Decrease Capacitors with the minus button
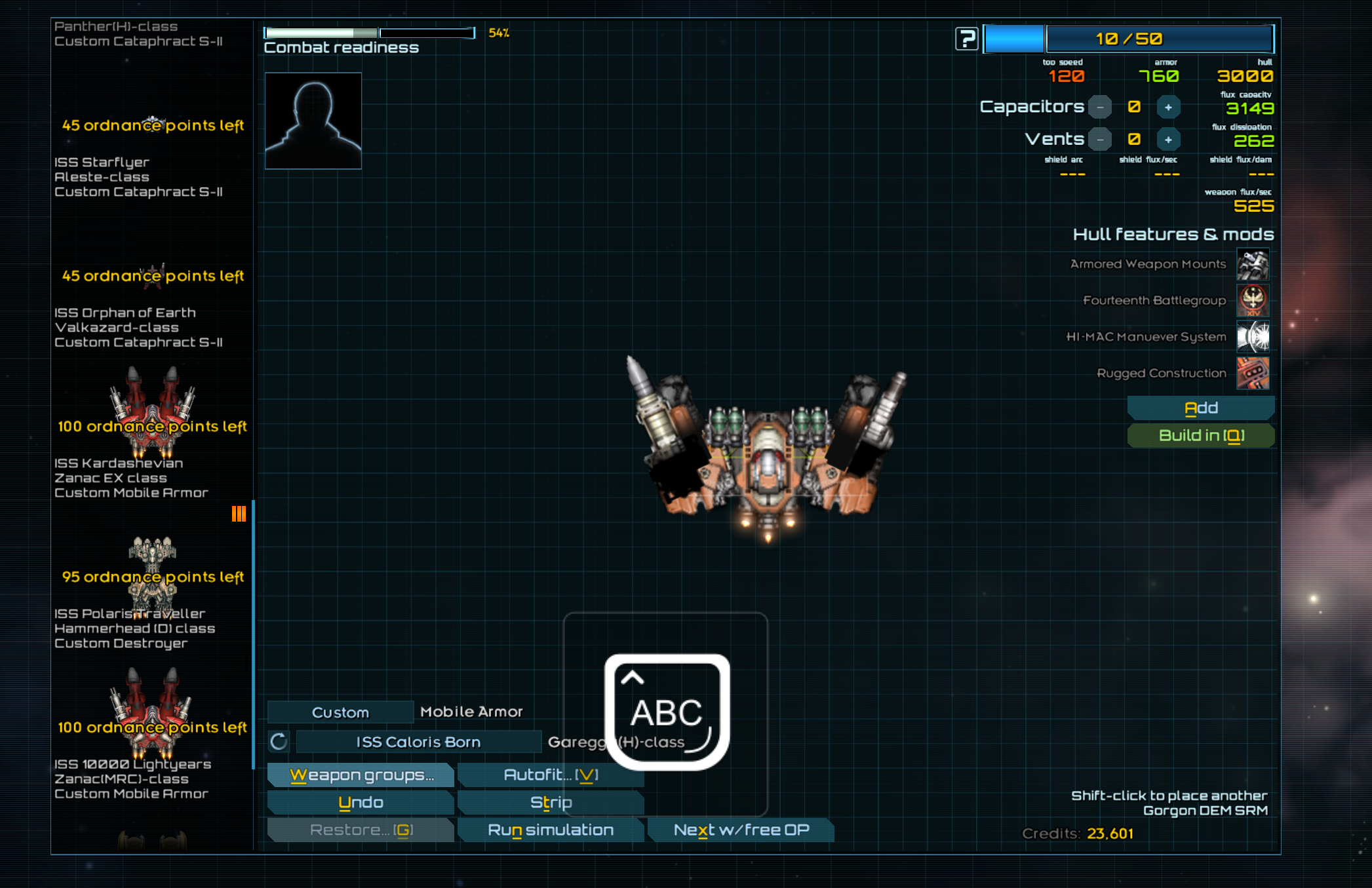This screenshot has height=888, width=1372. (x=1100, y=107)
